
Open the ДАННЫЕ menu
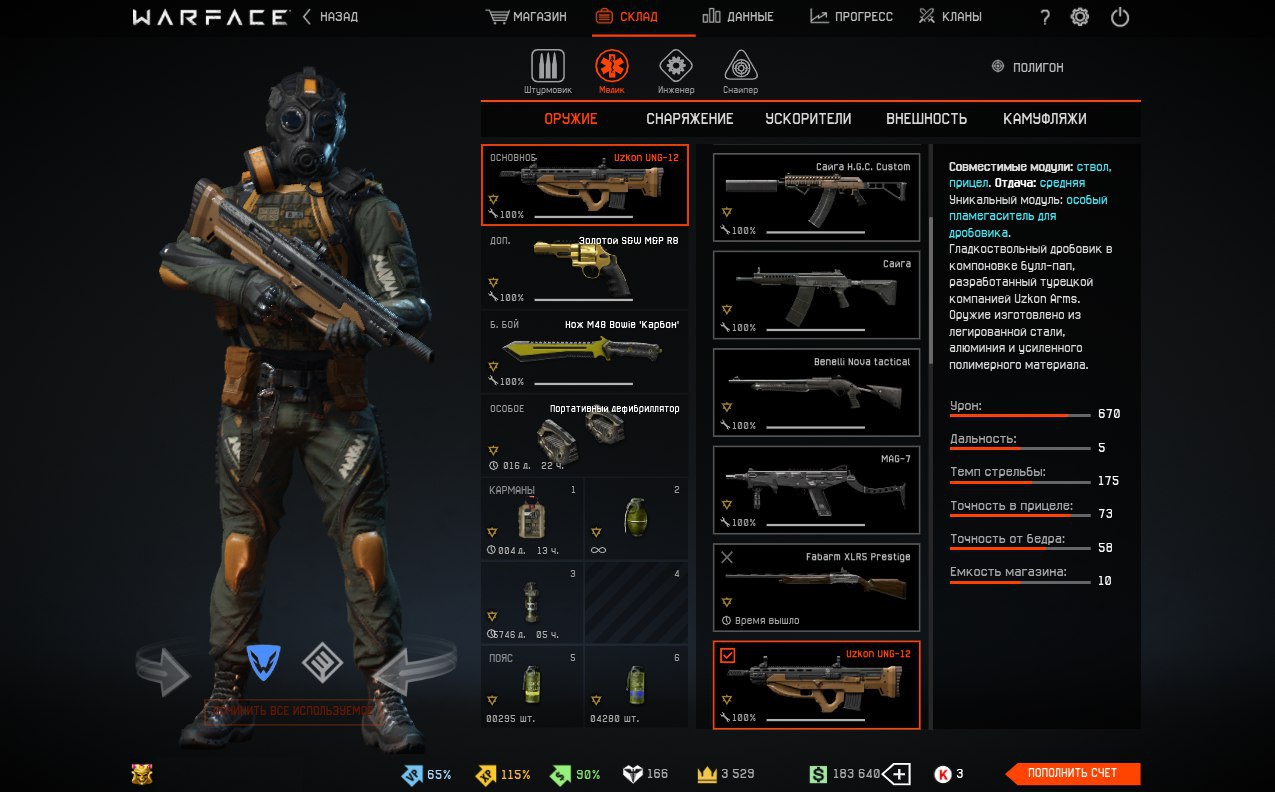738,17
